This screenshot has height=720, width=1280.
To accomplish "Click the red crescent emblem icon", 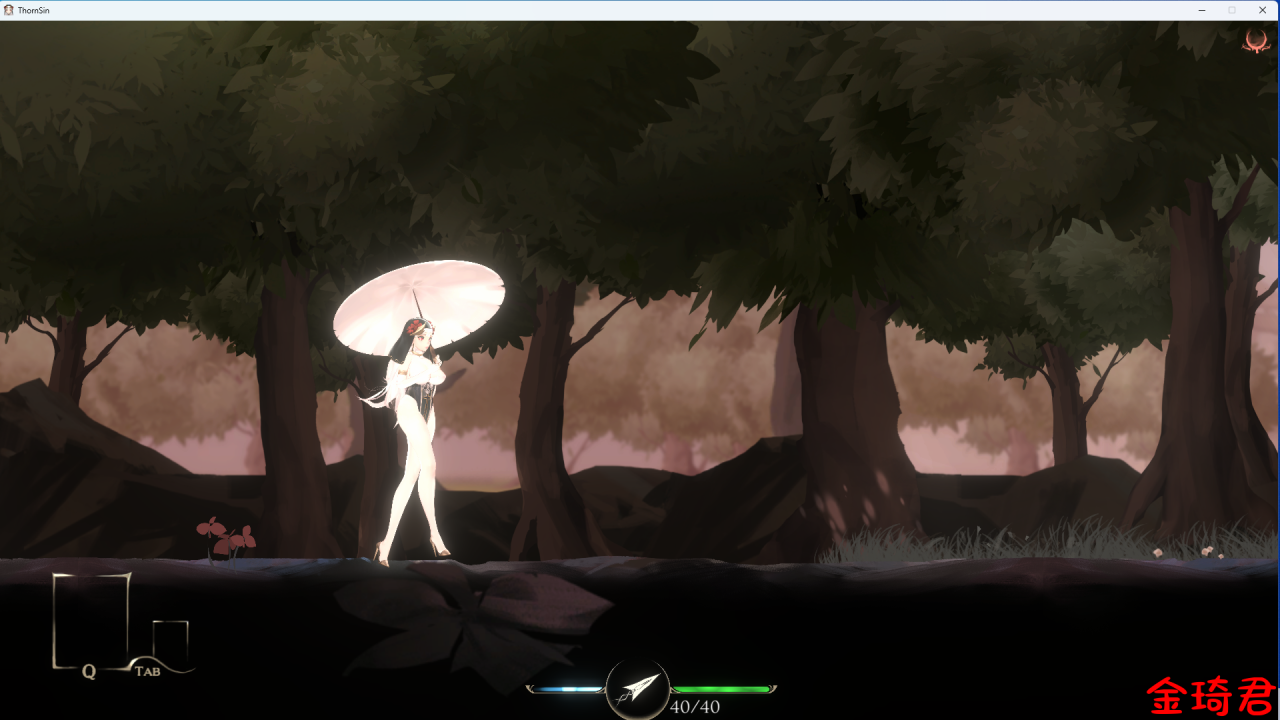I will tap(1255, 41).
